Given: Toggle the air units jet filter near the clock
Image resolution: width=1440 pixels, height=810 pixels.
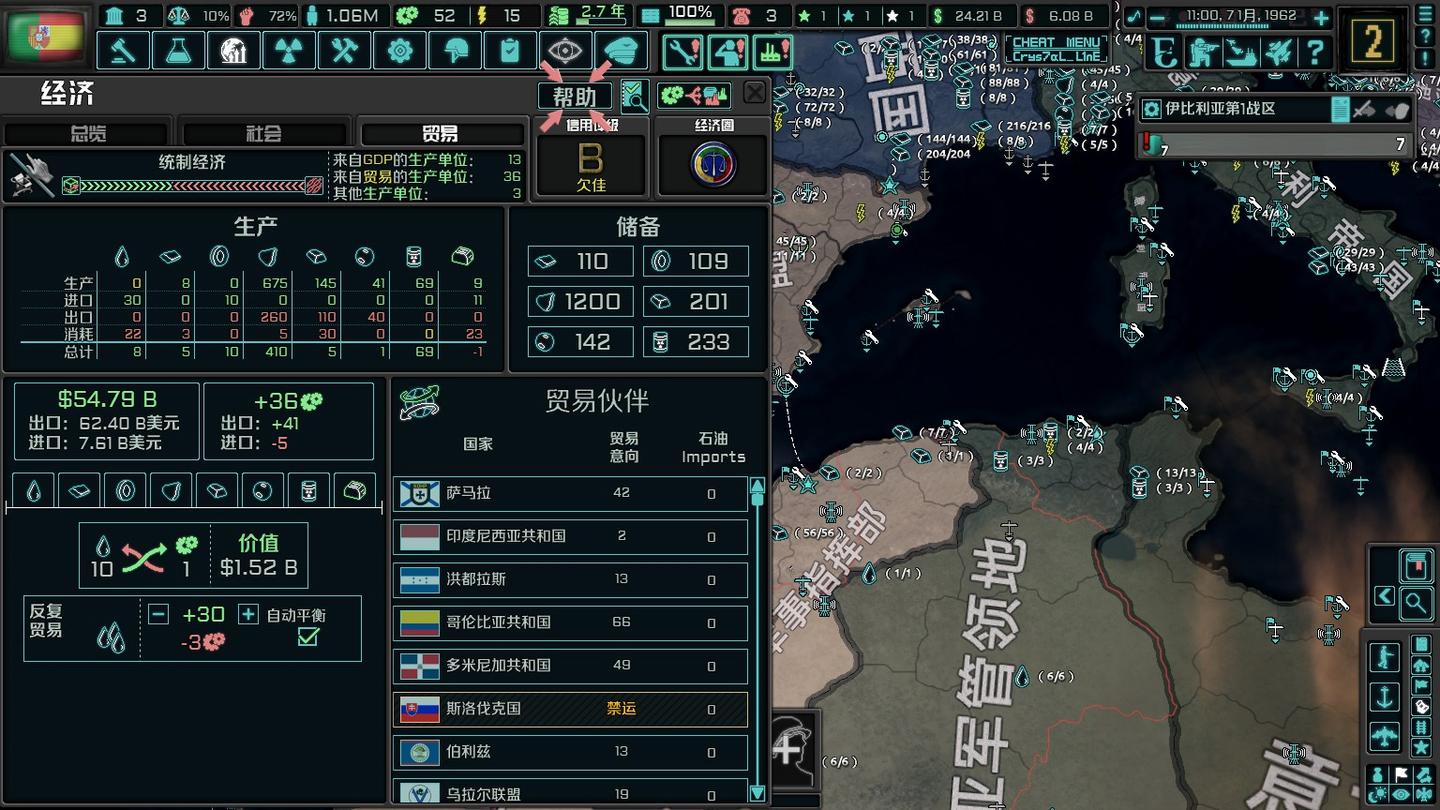Looking at the screenshot, I should [x=1278, y=52].
